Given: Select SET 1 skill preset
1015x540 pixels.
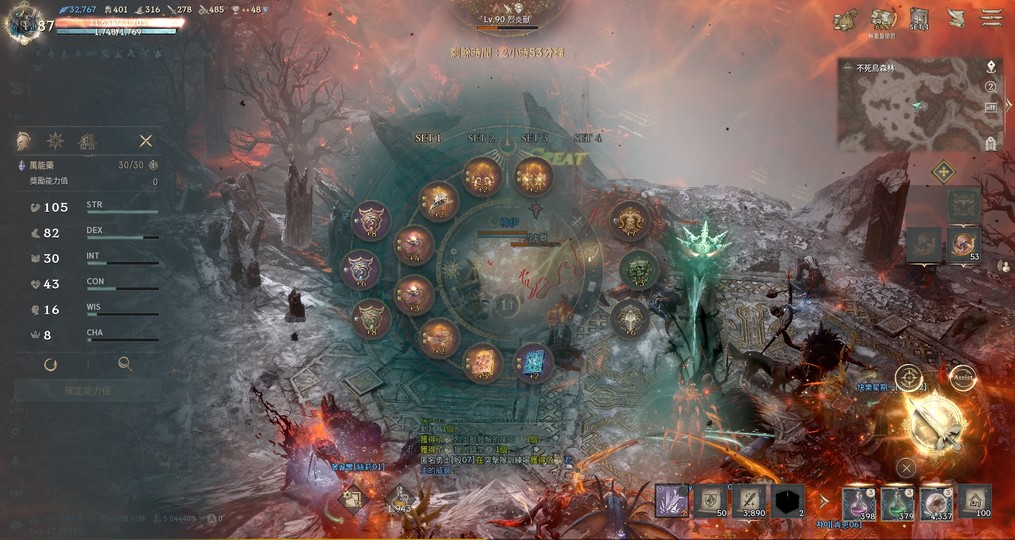Looking at the screenshot, I should tap(428, 138).
